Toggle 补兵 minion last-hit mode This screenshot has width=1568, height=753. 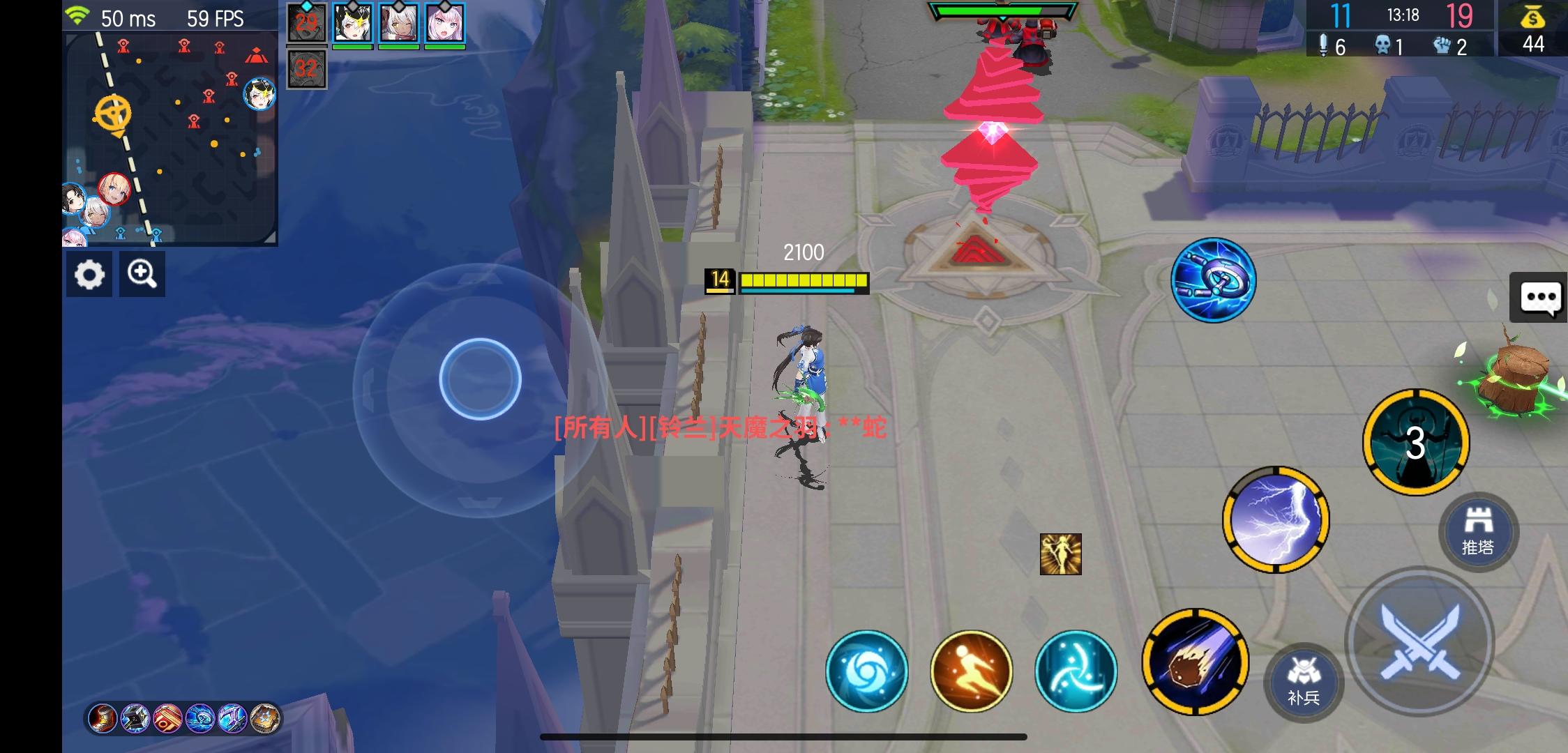[1303, 683]
